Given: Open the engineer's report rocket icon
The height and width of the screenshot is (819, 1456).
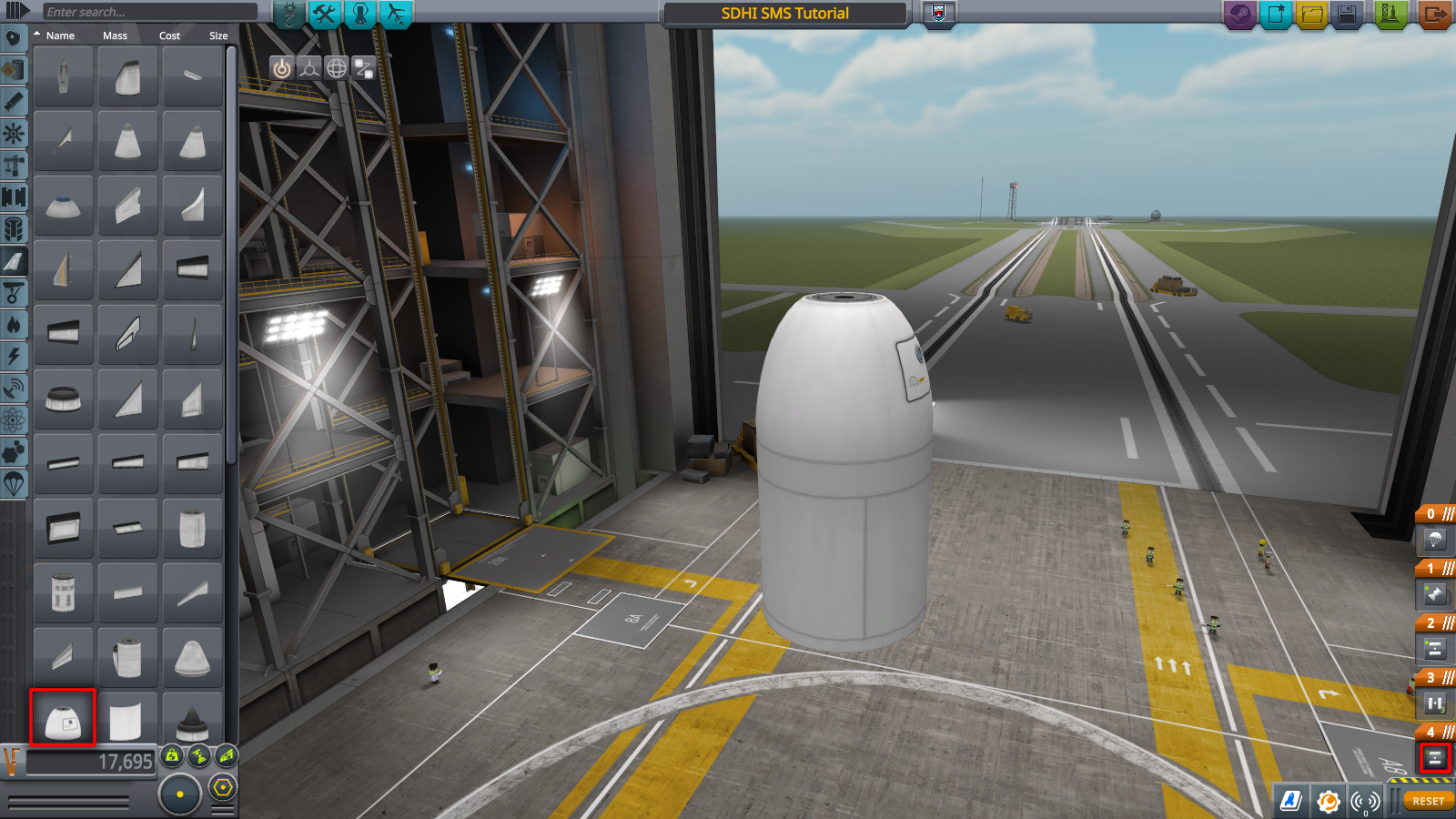Looking at the screenshot, I should (x=1291, y=801).
